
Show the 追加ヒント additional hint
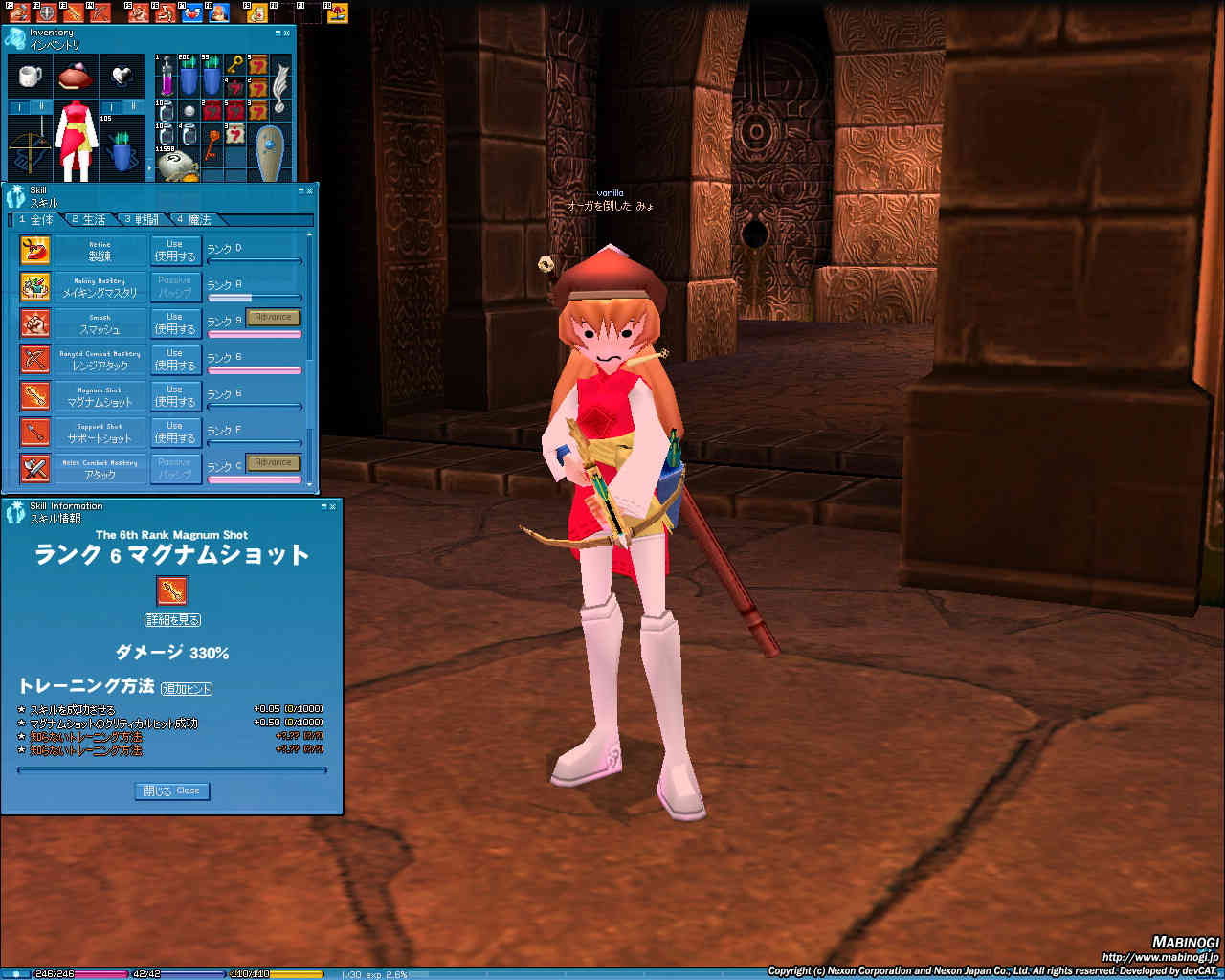(187, 689)
